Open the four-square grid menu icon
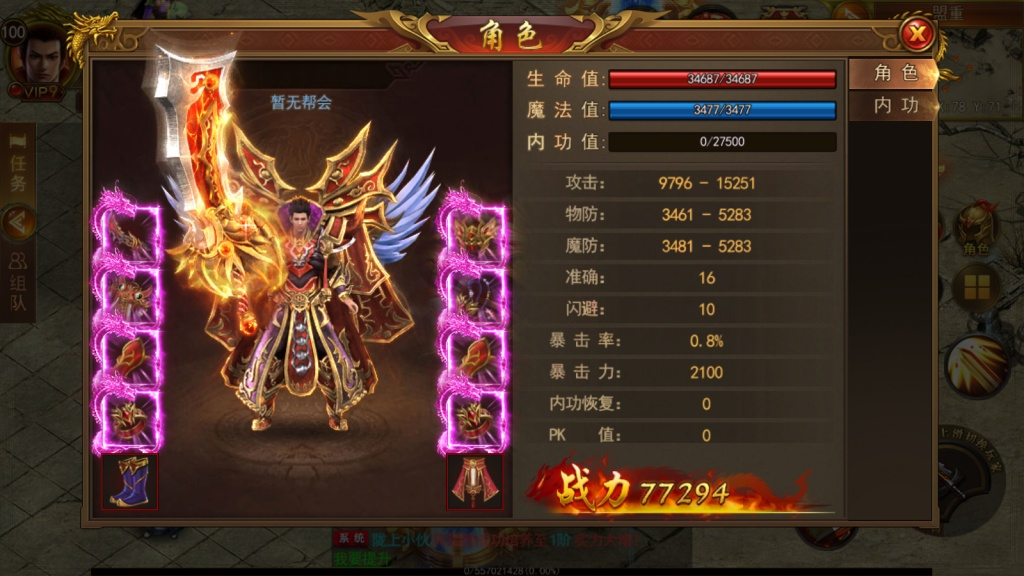Image resolution: width=1024 pixels, height=576 pixels. pyautogui.click(x=976, y=288)
